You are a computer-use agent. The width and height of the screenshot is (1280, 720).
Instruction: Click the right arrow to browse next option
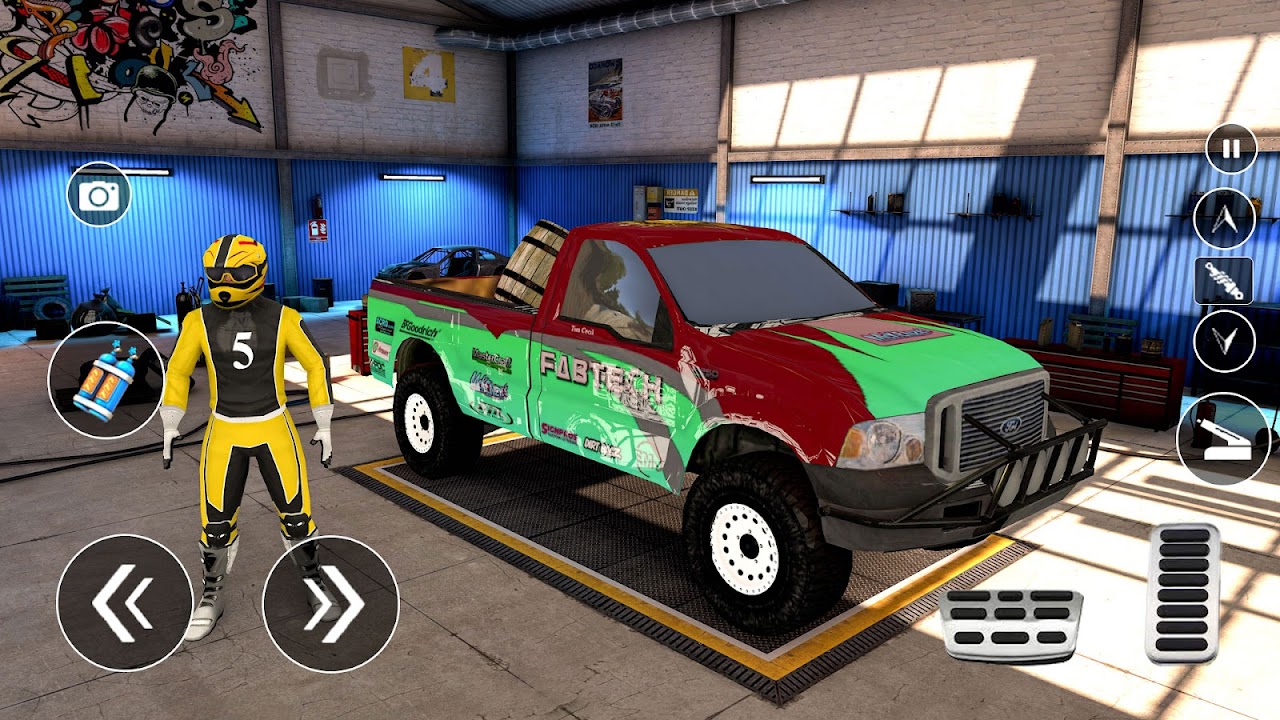(x=330, y=600)
